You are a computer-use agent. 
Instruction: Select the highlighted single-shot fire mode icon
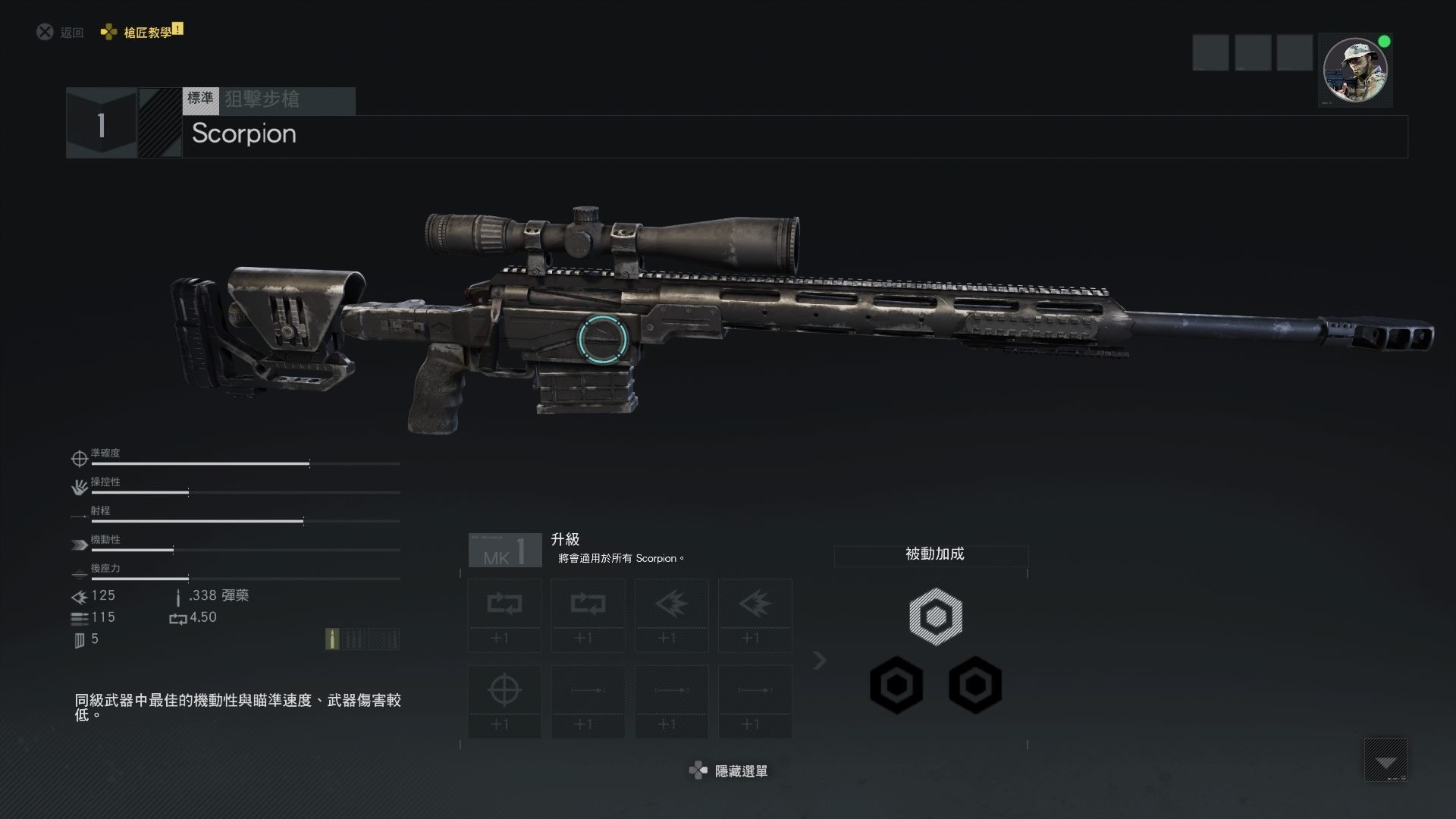coord(332,639)
